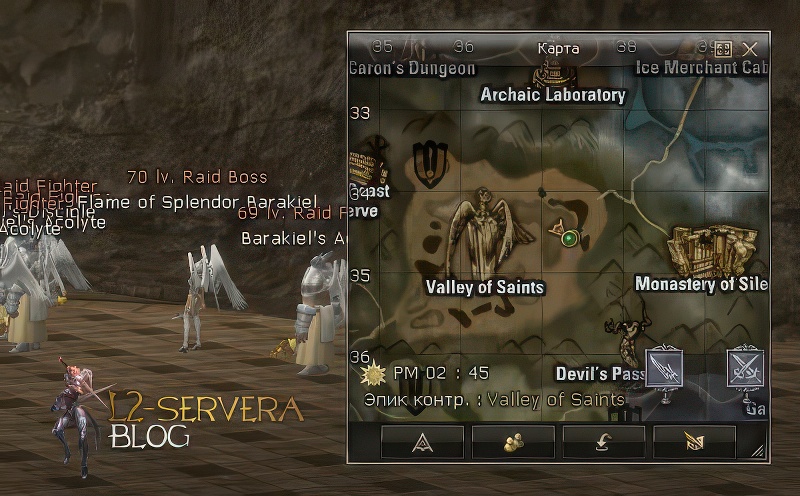800x496 pixels.
Task: Activate the curved return arrow button
Action: click(x=604, y=442)
